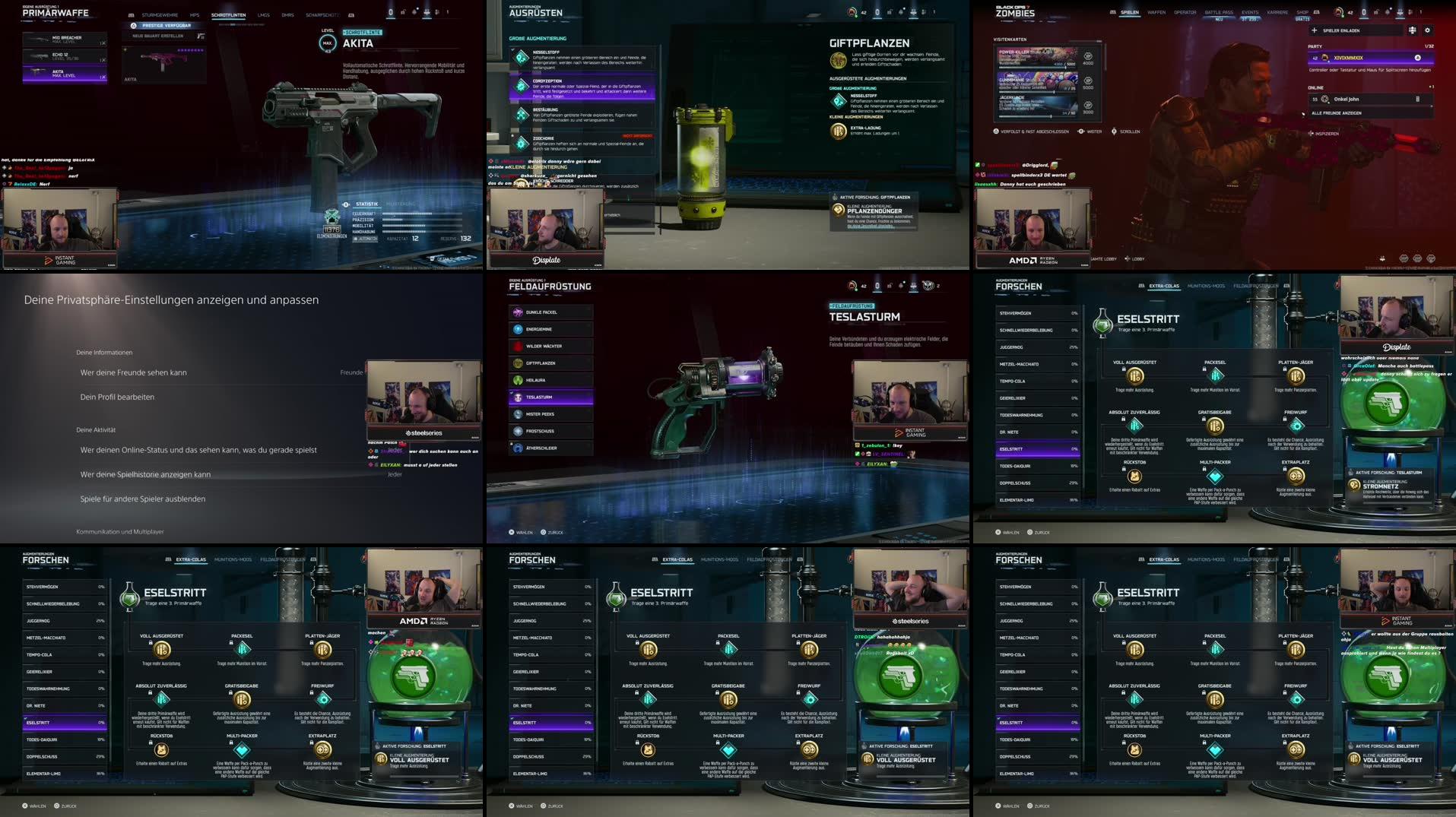This screenshot has height=817, width=1456.
Task: Toggle Automatik fire mode on the Akita
Action: click(x=365, y=239)
